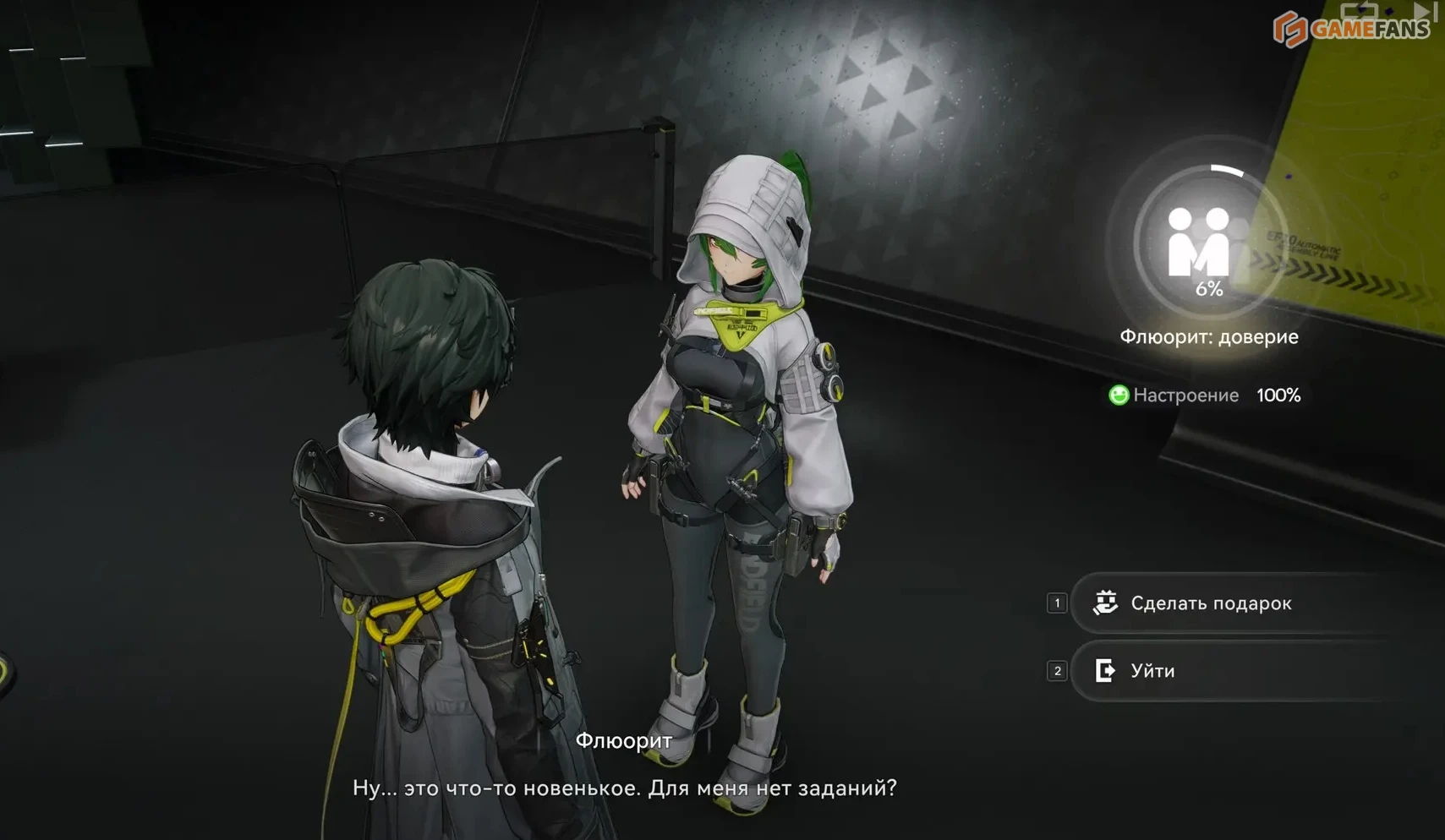Toggle the auto-play loop icon
Viewport: 1445px width, 840px height.
(x=1359, y=11)
